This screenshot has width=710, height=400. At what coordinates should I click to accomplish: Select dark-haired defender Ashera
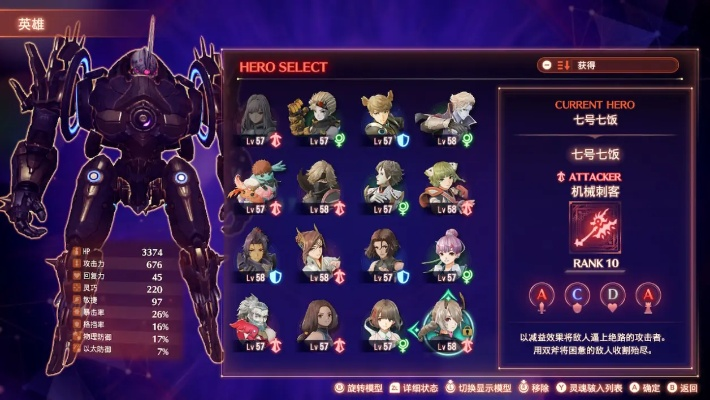[258, 250]
